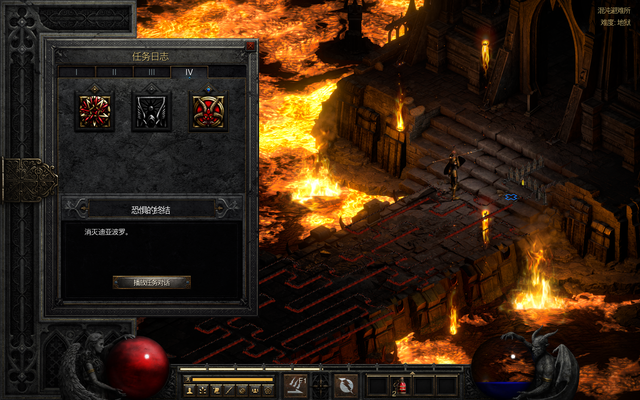
Task: Play the quest dialogue audio
Action: pos(151,282)
